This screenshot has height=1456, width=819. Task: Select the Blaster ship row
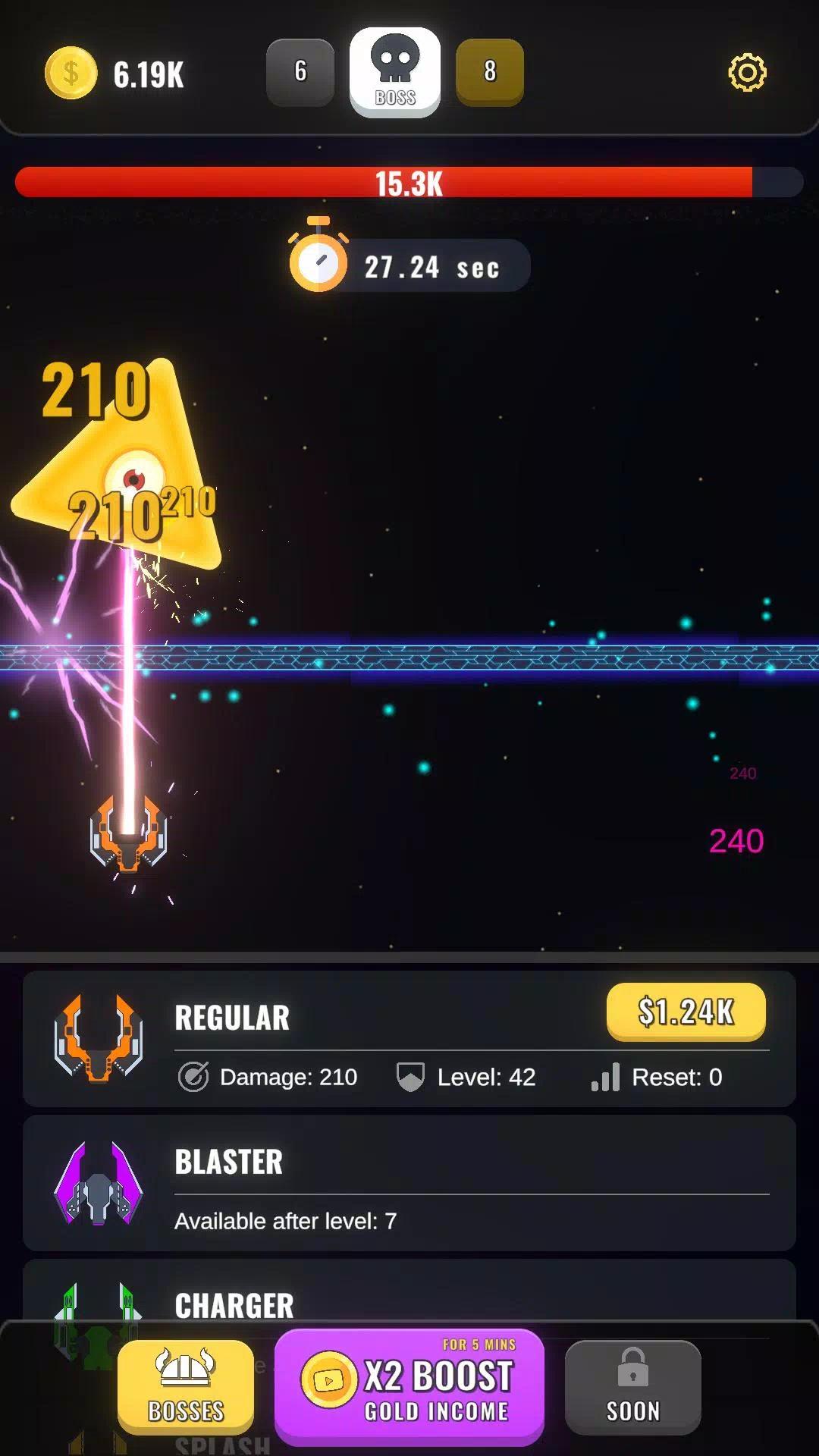click(x=409, y=1182)
